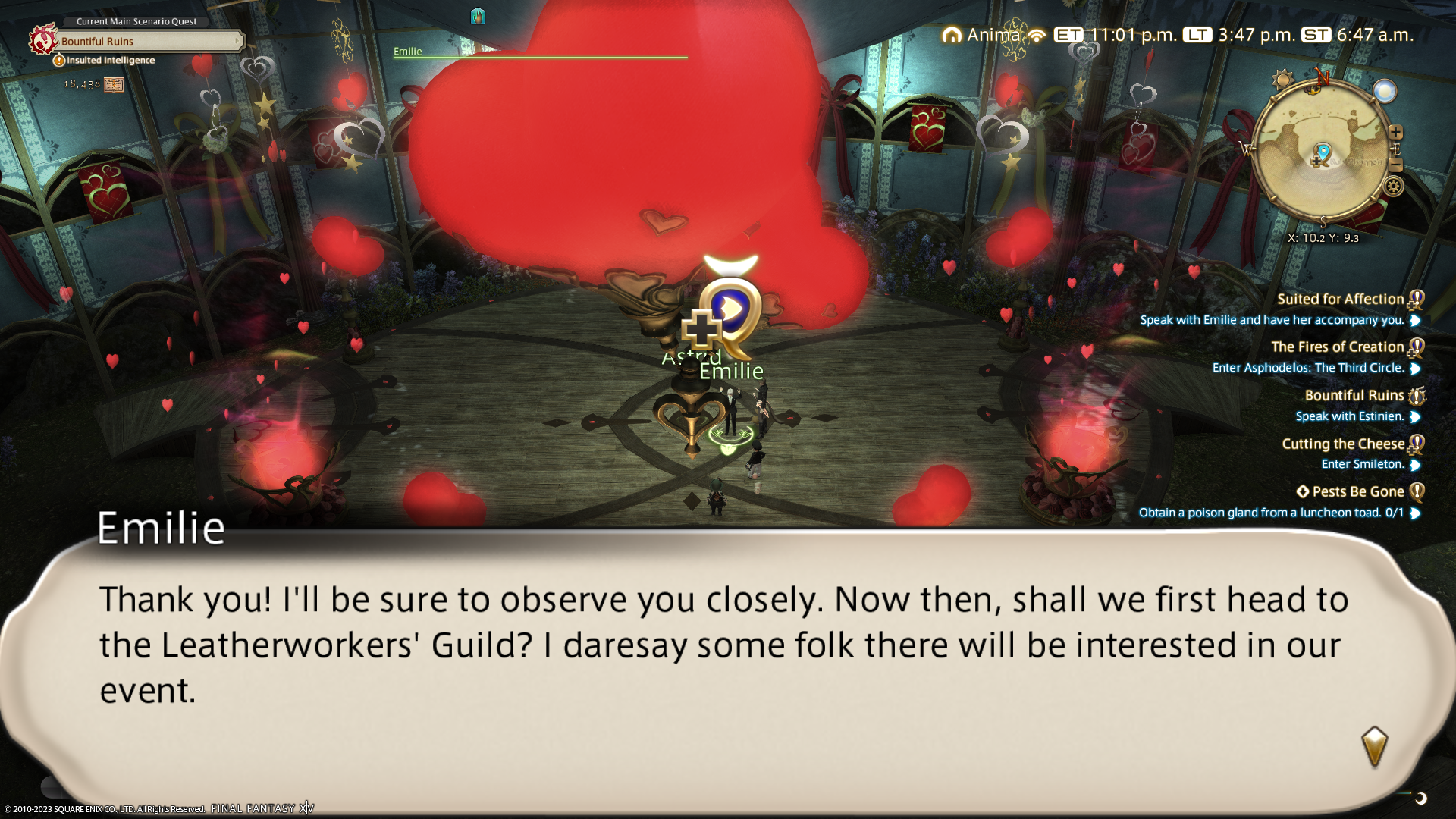The height and width of the screenshot is (819, 1456).
Task: Click the "Enter Asphodelos: The Third Circle" objective
Action: [1308, 368]
